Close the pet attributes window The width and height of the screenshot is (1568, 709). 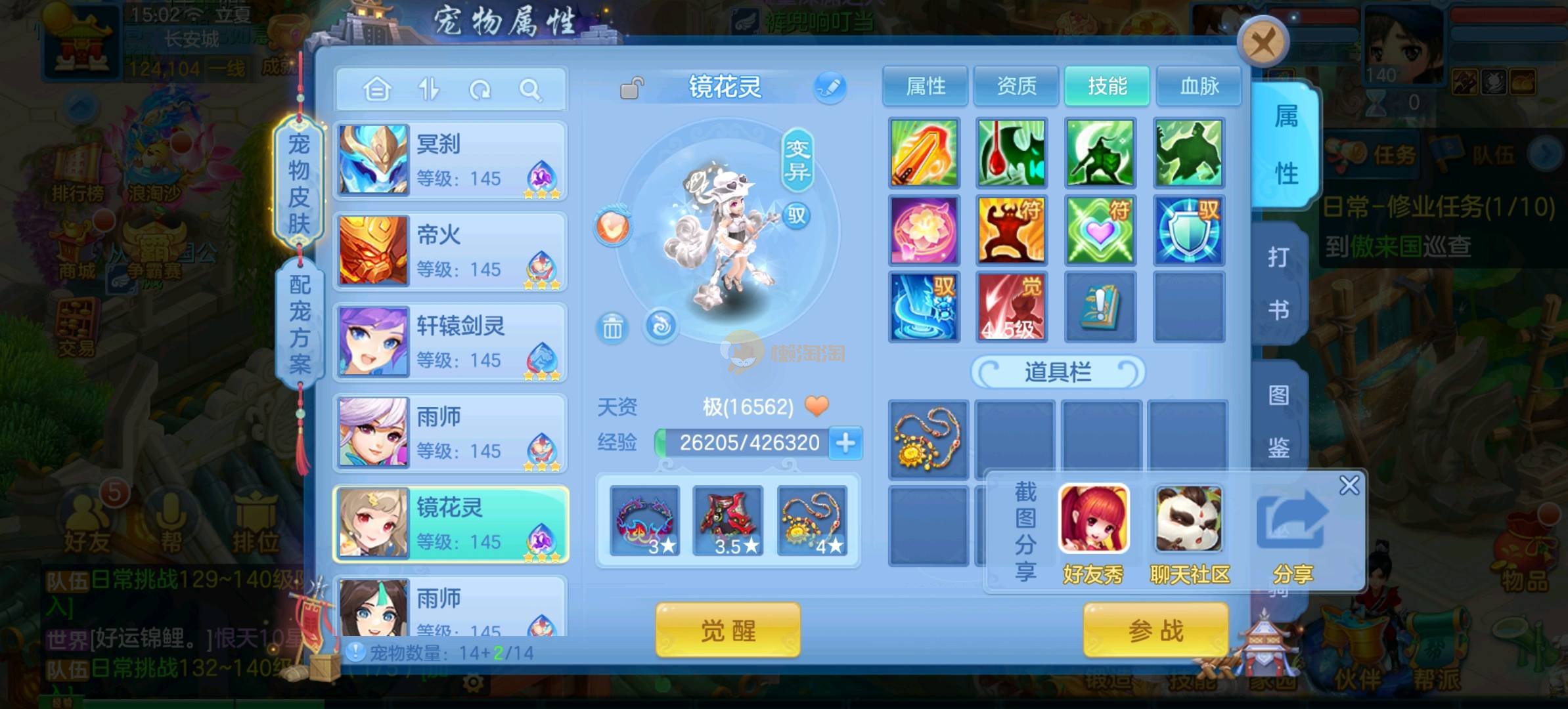[x=1262, y=43]
